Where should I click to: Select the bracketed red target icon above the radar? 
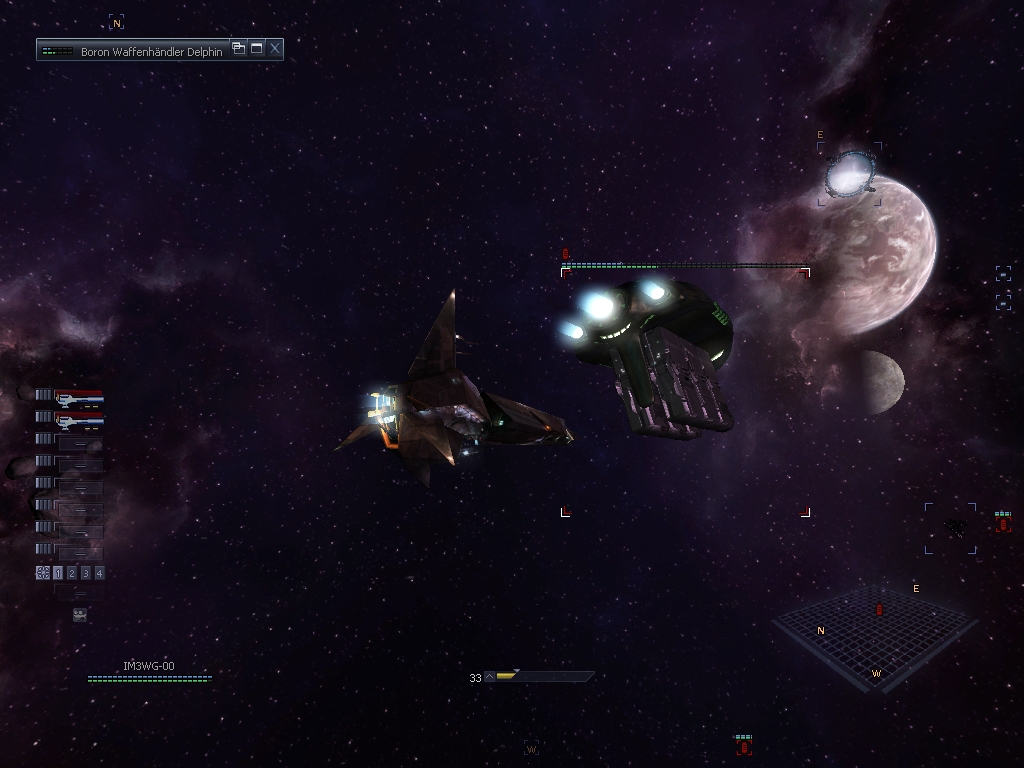pos(1003,523)
